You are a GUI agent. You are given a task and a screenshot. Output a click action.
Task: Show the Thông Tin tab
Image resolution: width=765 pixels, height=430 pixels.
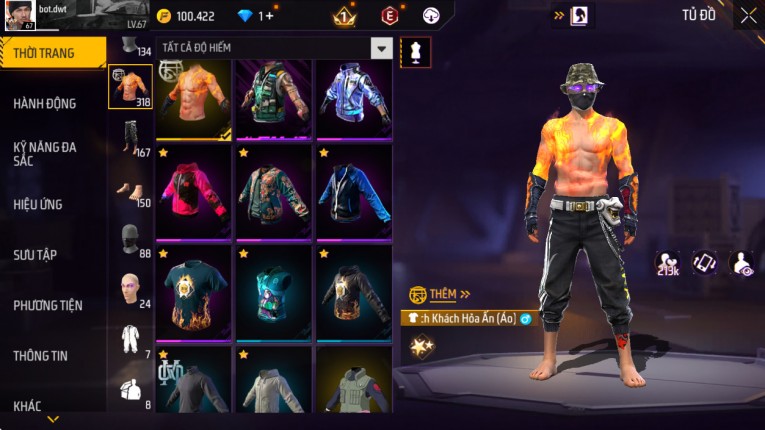41,355
